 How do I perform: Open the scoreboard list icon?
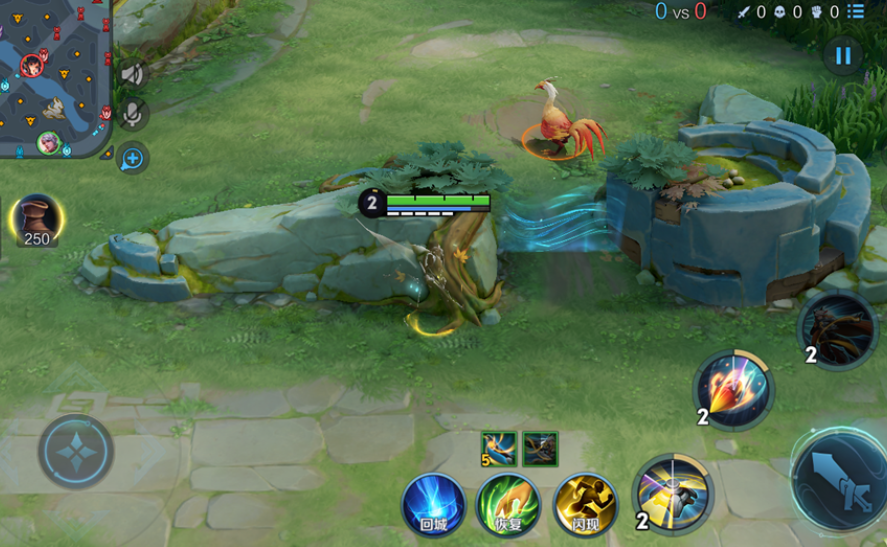(856, 12)
